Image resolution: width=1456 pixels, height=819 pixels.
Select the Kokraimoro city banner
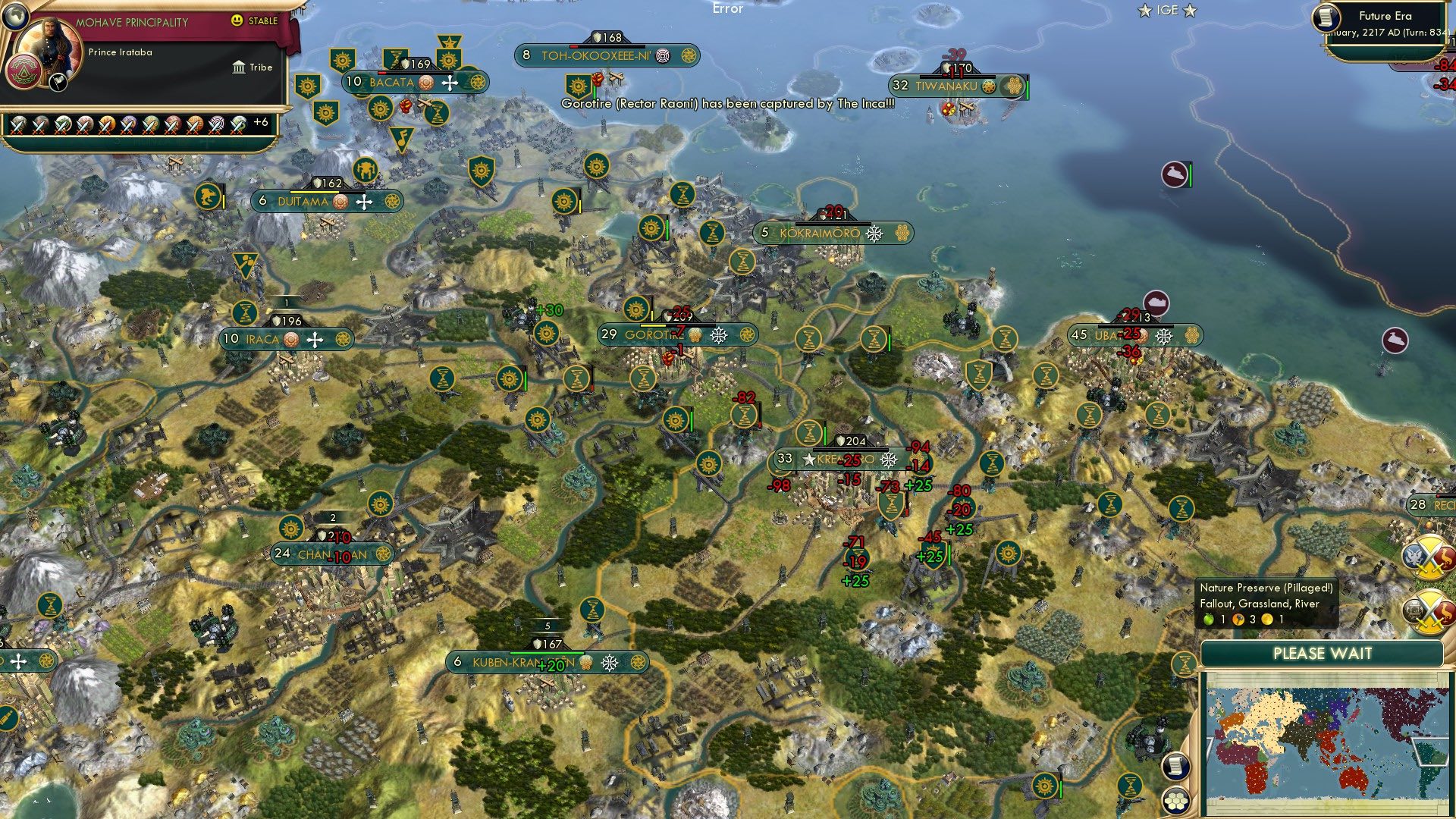[819, 234]
